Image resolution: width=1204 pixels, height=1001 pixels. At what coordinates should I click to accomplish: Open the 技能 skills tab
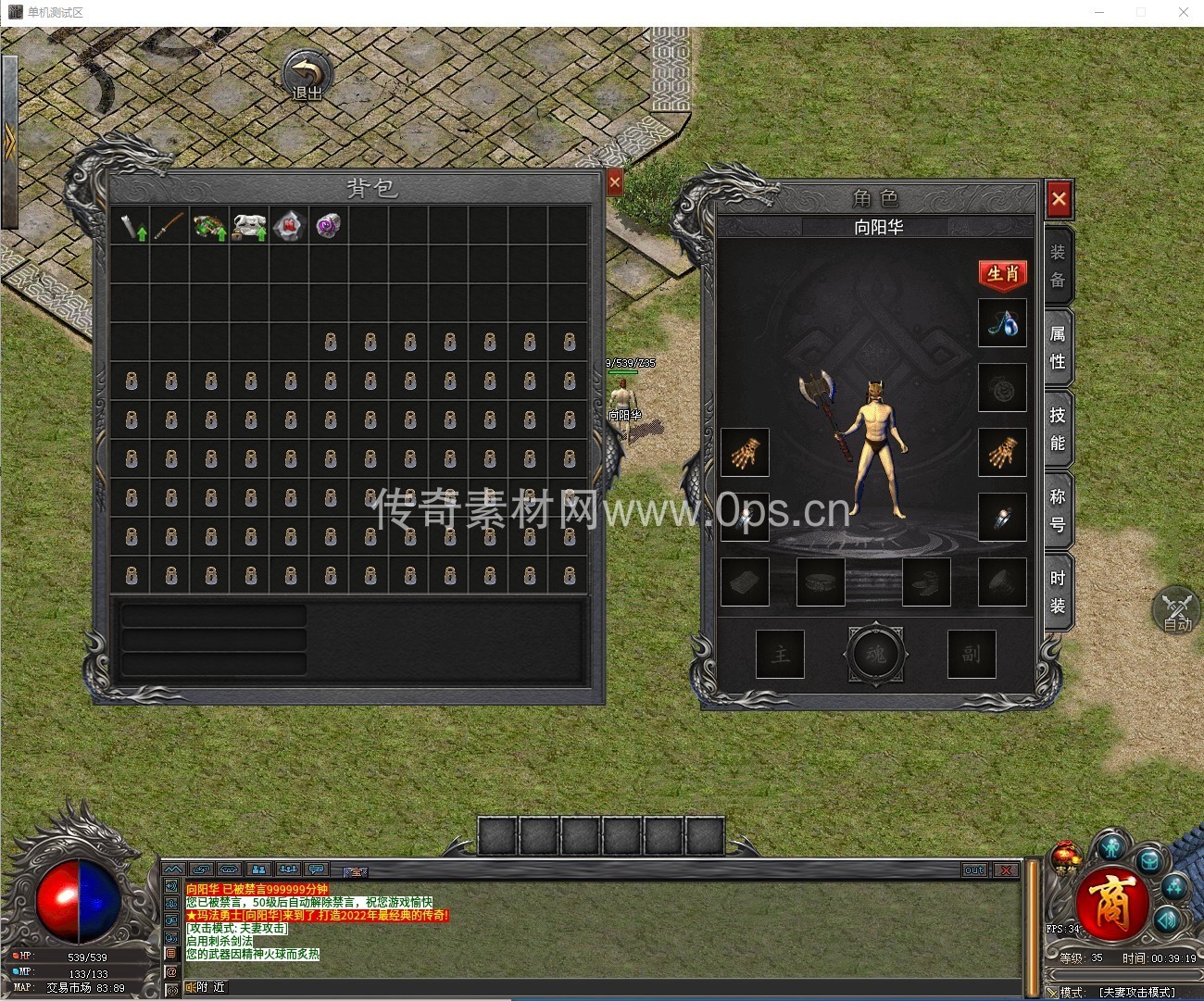pyautogui.click(x=1058, y=429)
